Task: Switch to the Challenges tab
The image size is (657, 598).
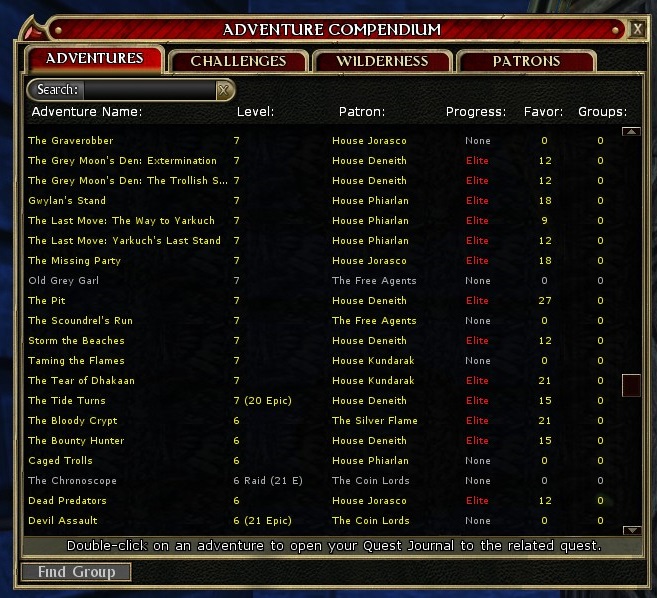Action: tap(238, 61)
